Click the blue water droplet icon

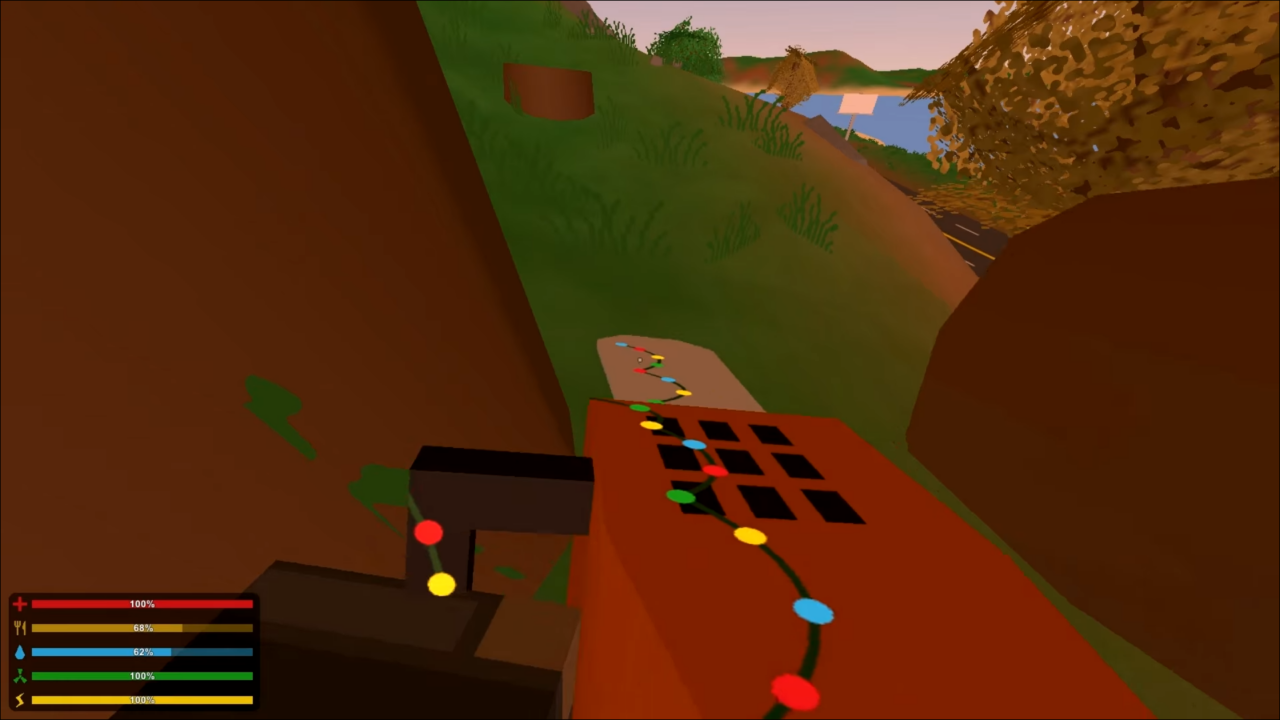pos(19,651)
